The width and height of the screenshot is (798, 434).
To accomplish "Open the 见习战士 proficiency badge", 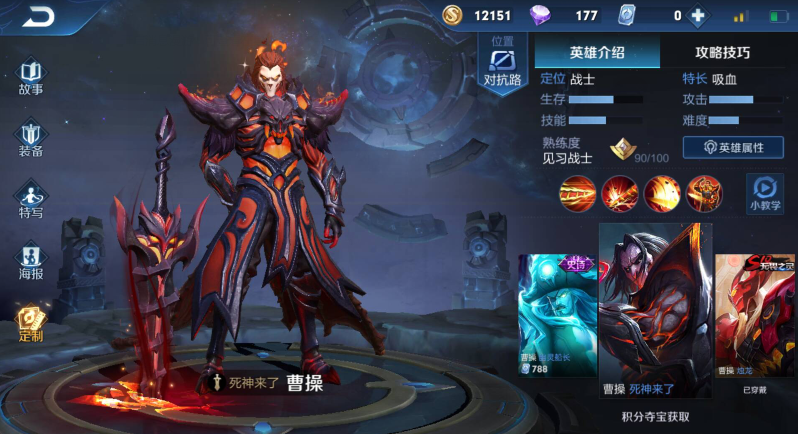I will [x=625, y=150].
